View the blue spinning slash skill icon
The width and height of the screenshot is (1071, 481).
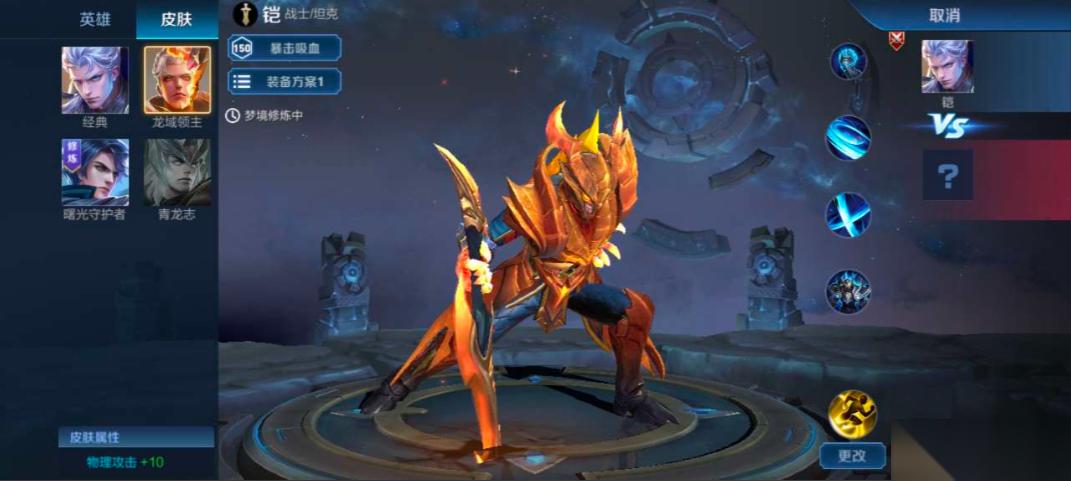point(848,137)
